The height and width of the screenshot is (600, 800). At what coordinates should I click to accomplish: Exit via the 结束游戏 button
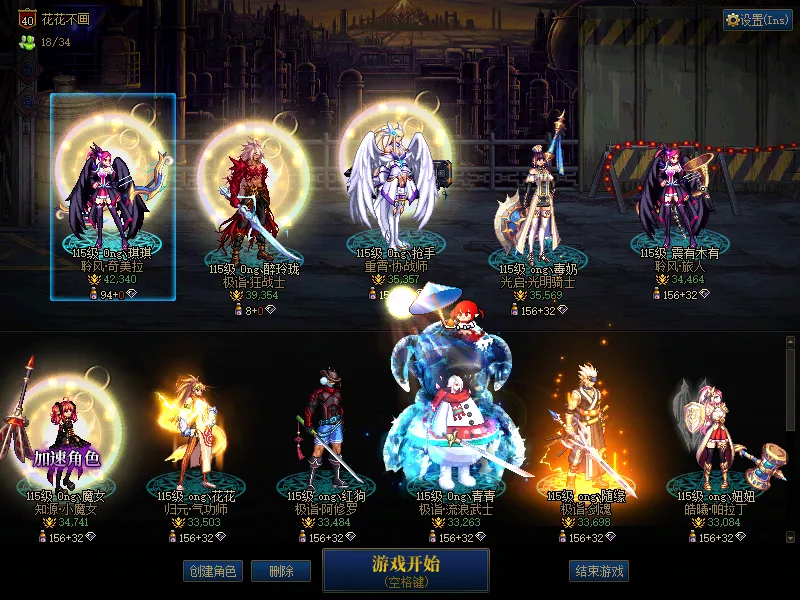(x=599, y=571)
